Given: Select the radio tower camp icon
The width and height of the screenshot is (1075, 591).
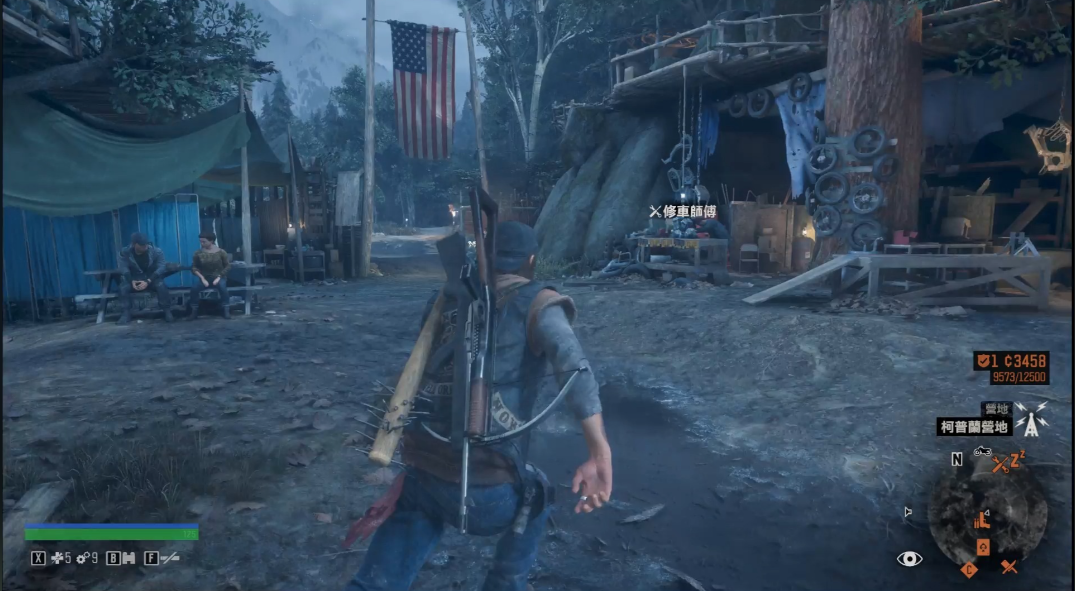Looking at the screenshot, I should [1030, 418].
